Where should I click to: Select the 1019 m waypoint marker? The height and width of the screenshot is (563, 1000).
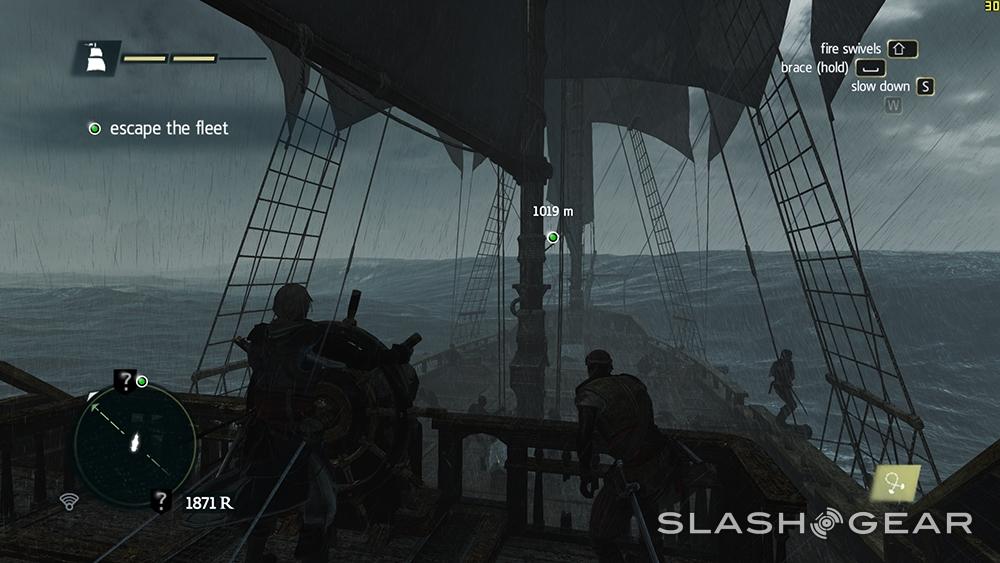pos(553,237)
